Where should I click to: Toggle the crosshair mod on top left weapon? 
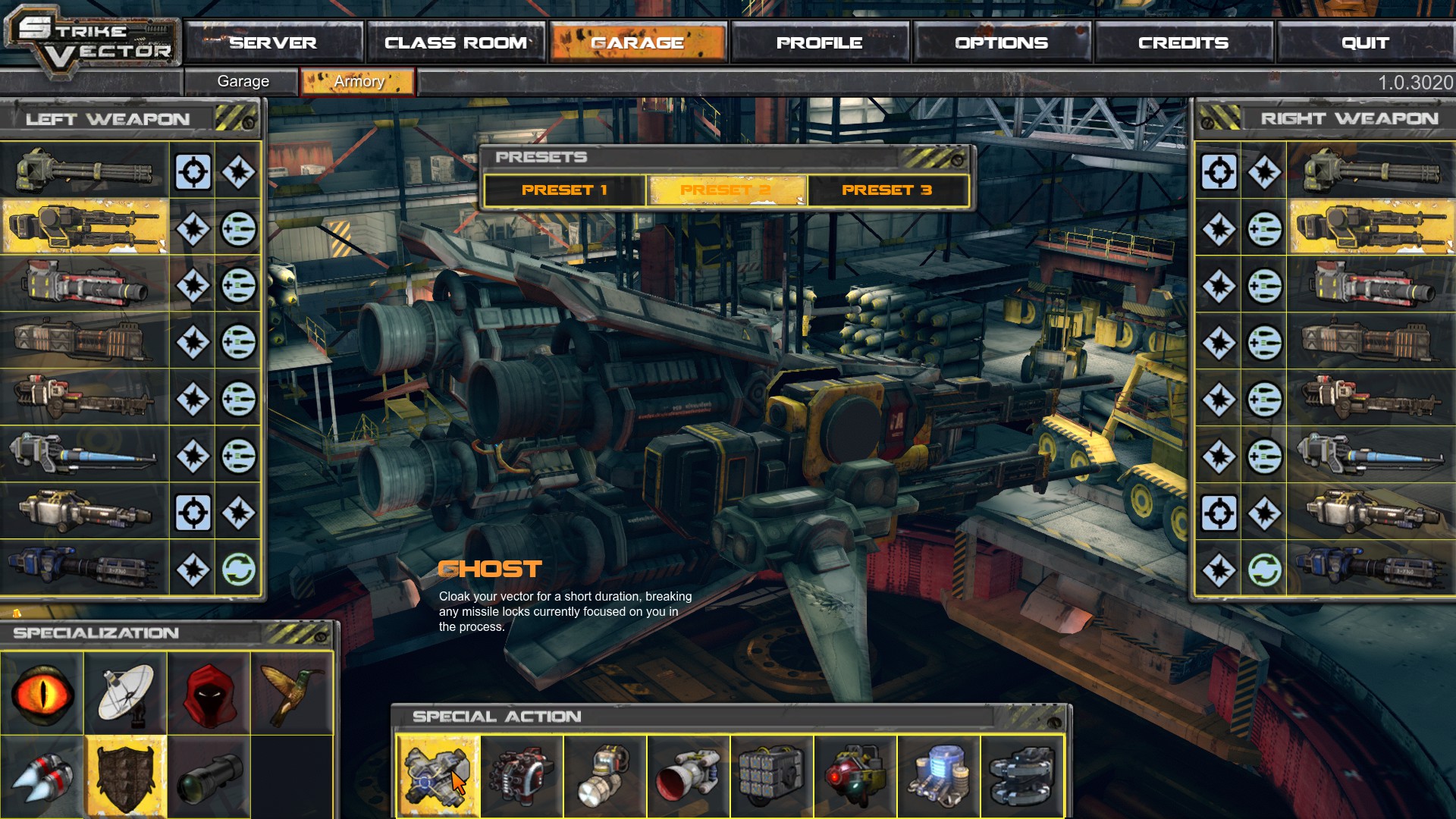pyautogui.click(x=192, y=171)
